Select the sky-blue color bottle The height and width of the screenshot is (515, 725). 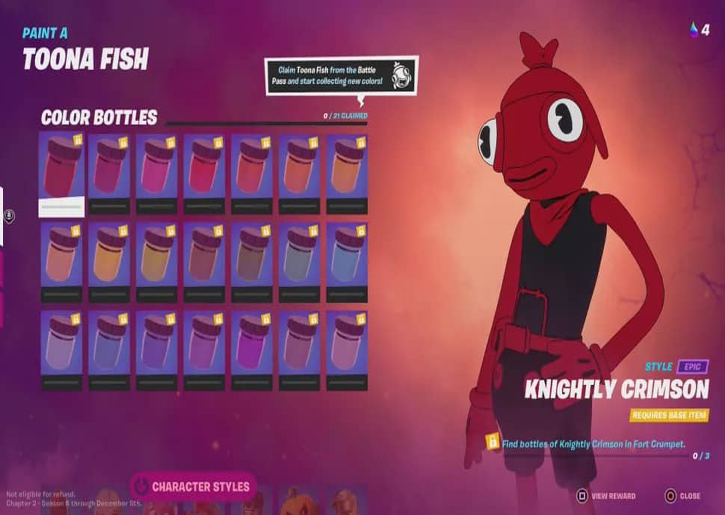coord(346,262)
